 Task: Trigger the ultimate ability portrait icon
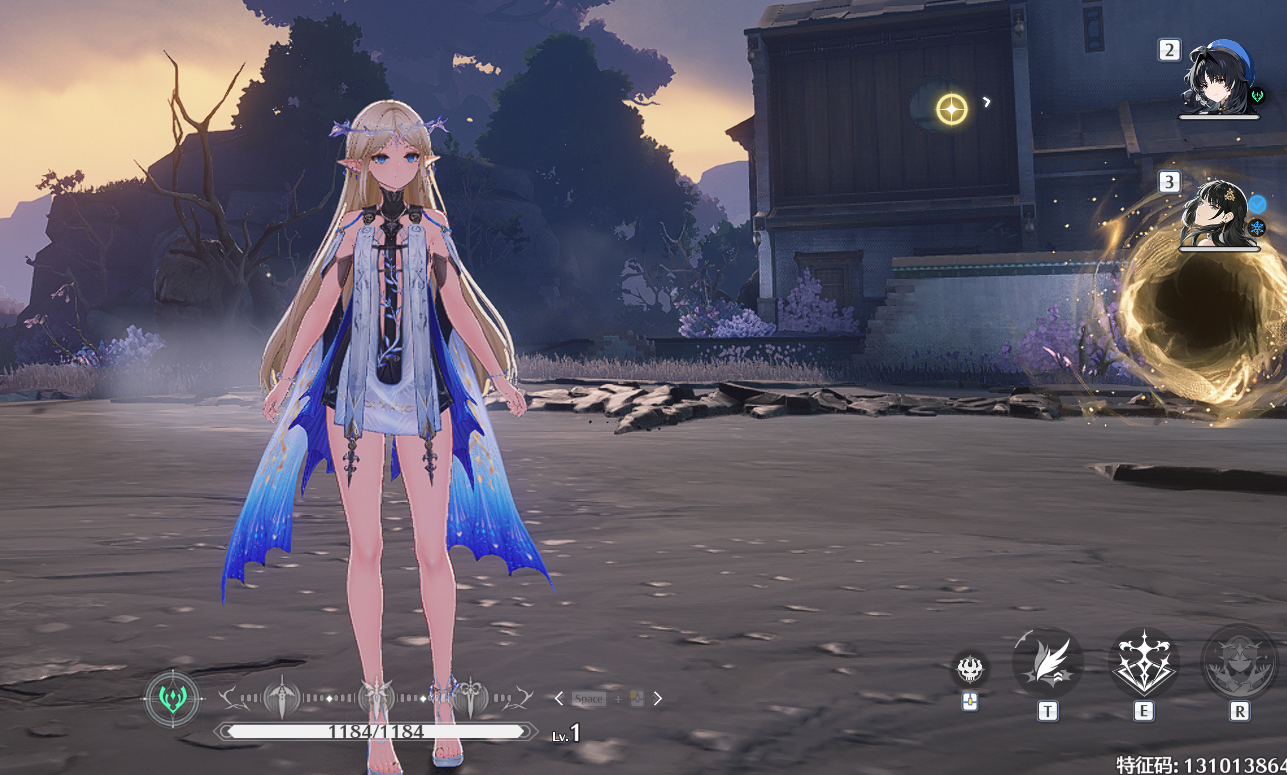1239,662
